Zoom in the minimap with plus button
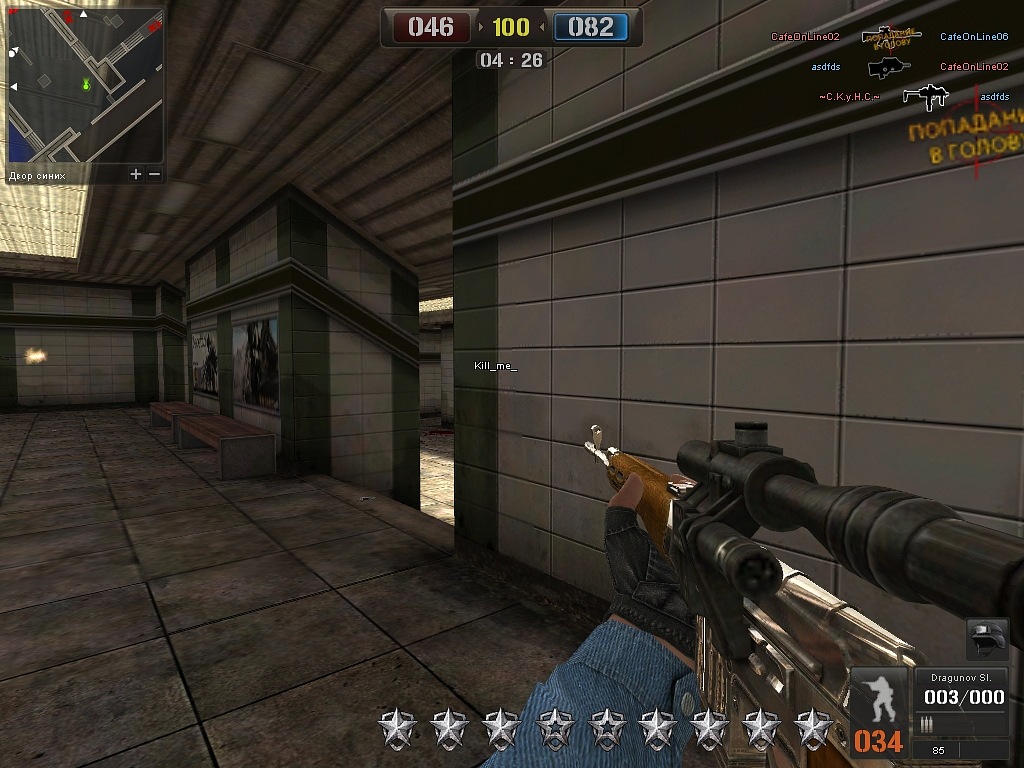This screenshot has width=1024, height=768. click(136, 174)
